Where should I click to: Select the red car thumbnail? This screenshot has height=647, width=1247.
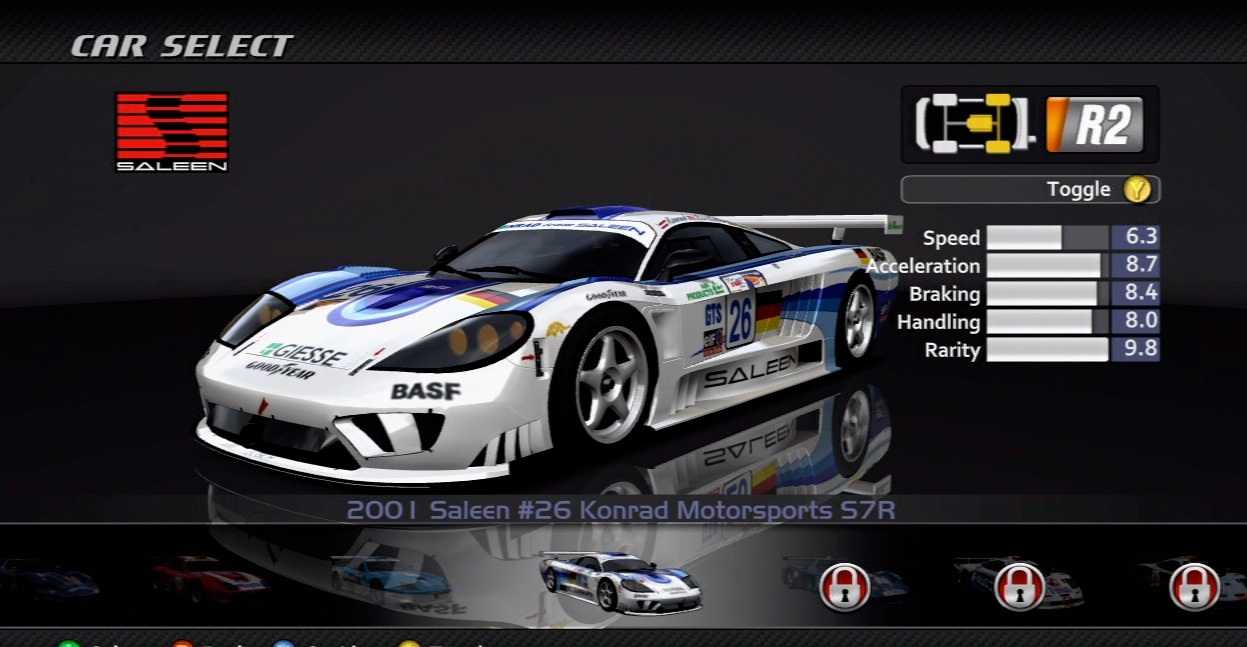[x=209, y=579]
